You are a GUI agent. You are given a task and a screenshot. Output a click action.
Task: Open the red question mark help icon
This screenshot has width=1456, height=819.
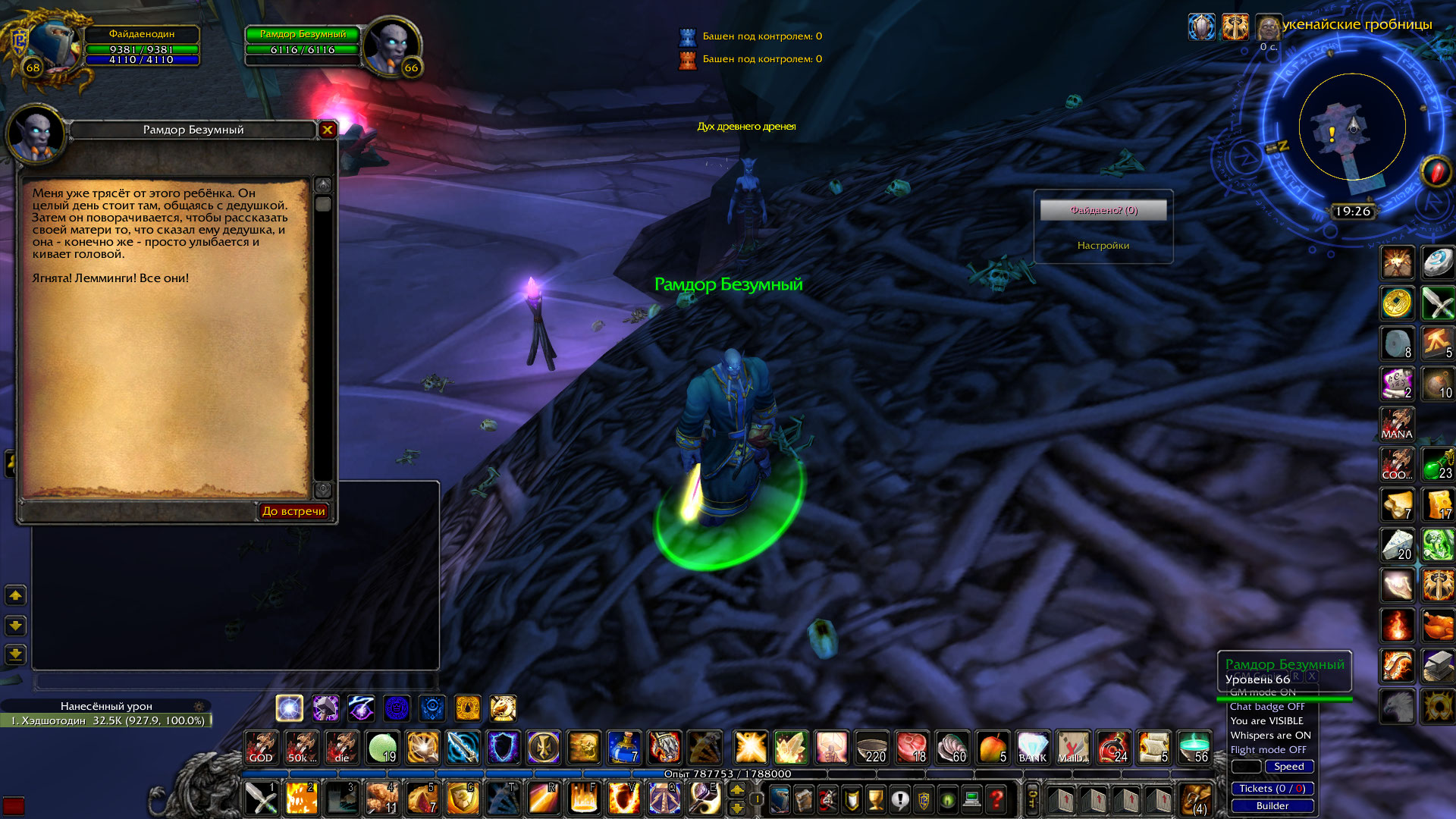(995, 799)
